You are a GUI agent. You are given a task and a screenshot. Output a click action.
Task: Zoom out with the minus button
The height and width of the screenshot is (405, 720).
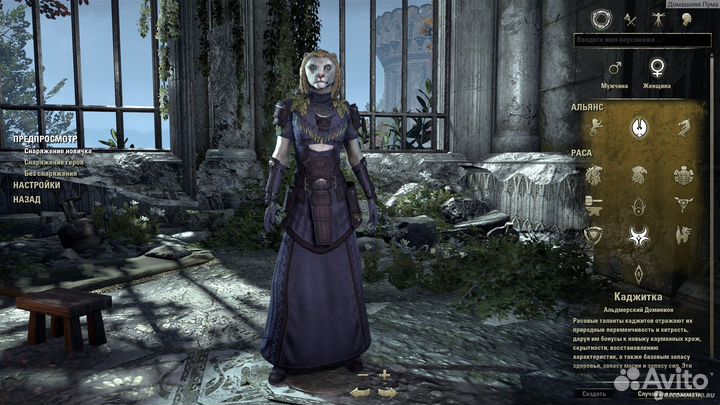click(361, 375)
